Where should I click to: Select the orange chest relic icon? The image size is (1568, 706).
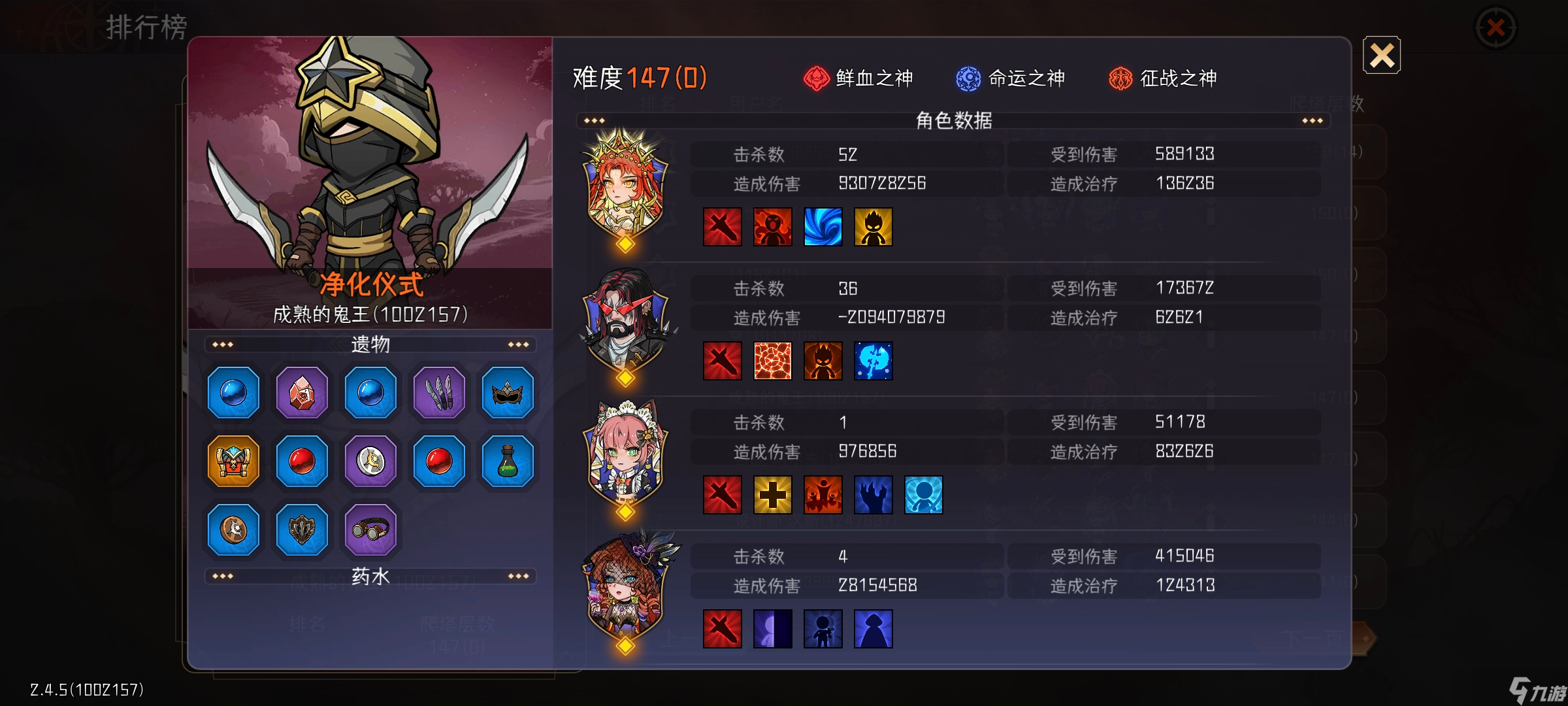pos(233,461)
